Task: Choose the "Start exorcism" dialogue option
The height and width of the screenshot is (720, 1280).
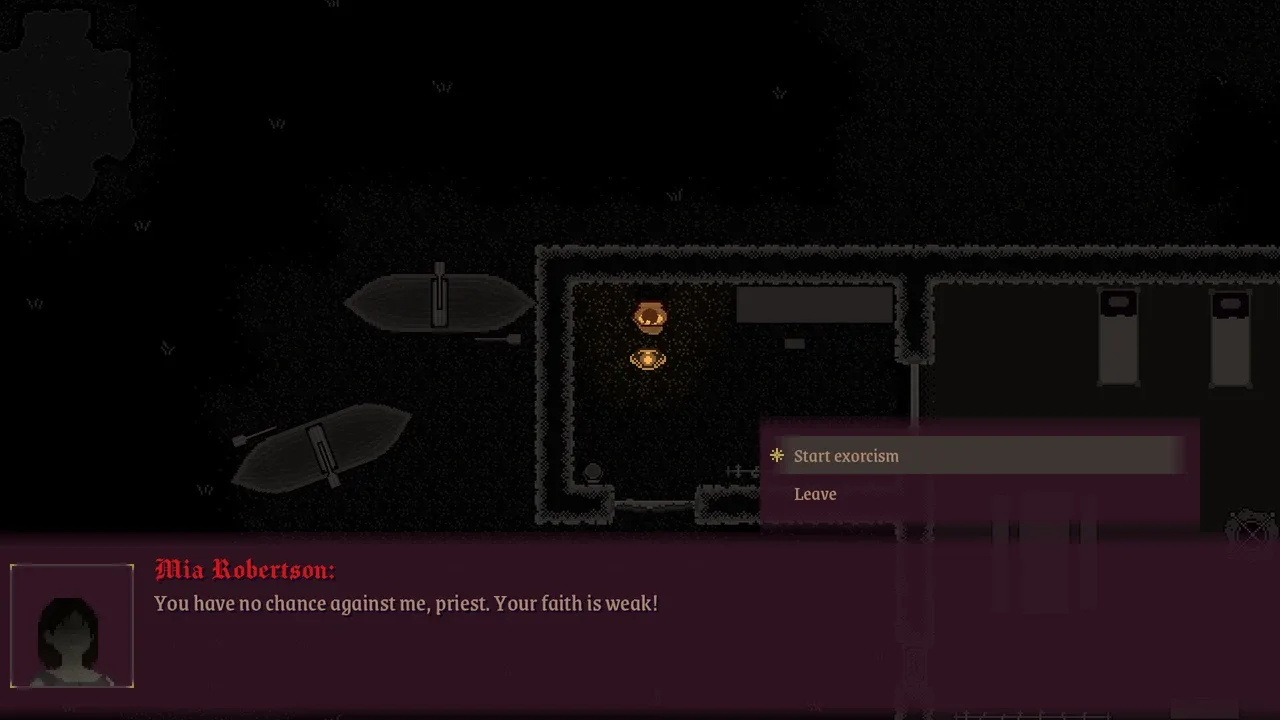Action: pos(846,456)
